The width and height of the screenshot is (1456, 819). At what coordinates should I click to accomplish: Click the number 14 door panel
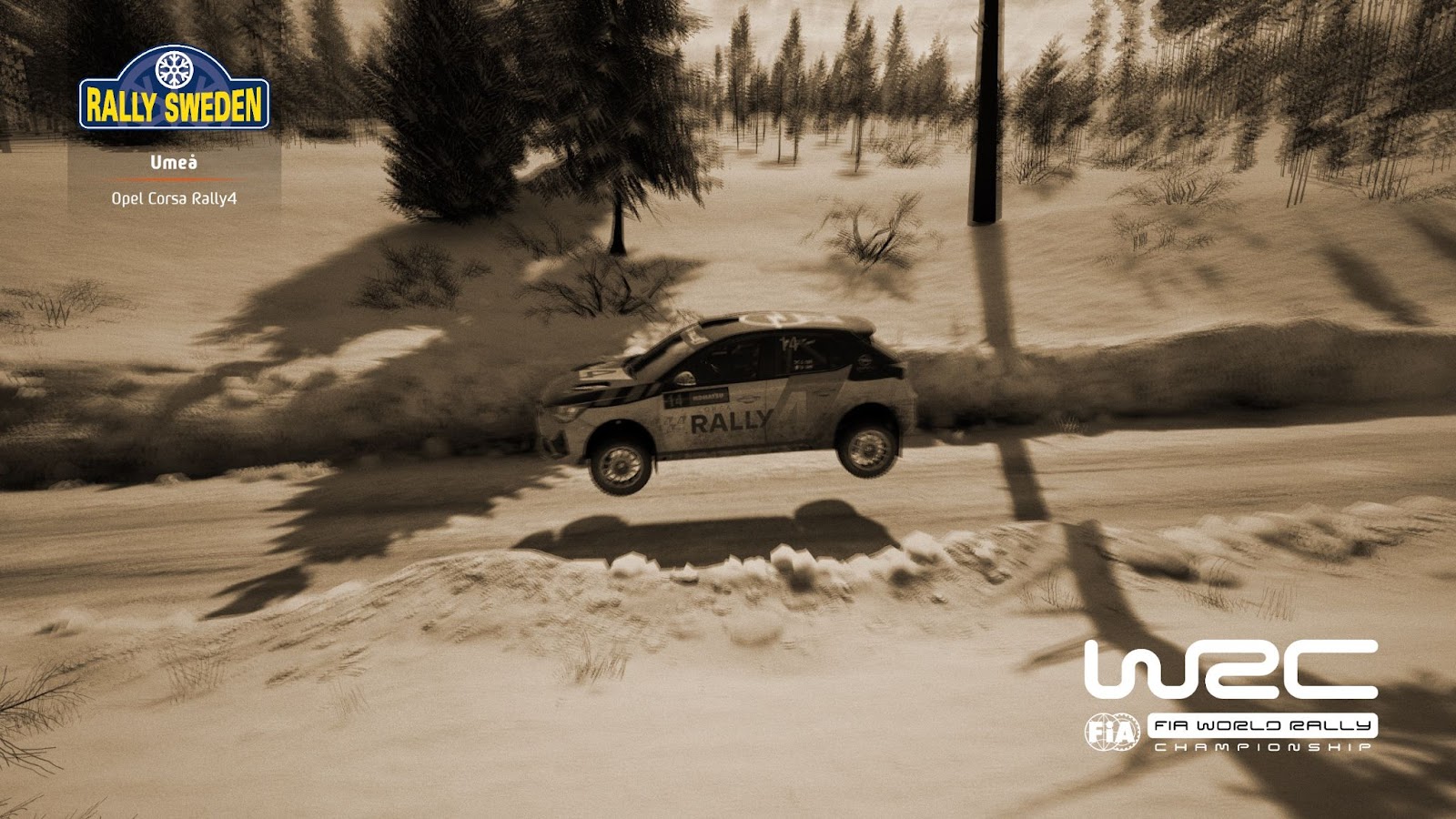click(x=675, y=398)
